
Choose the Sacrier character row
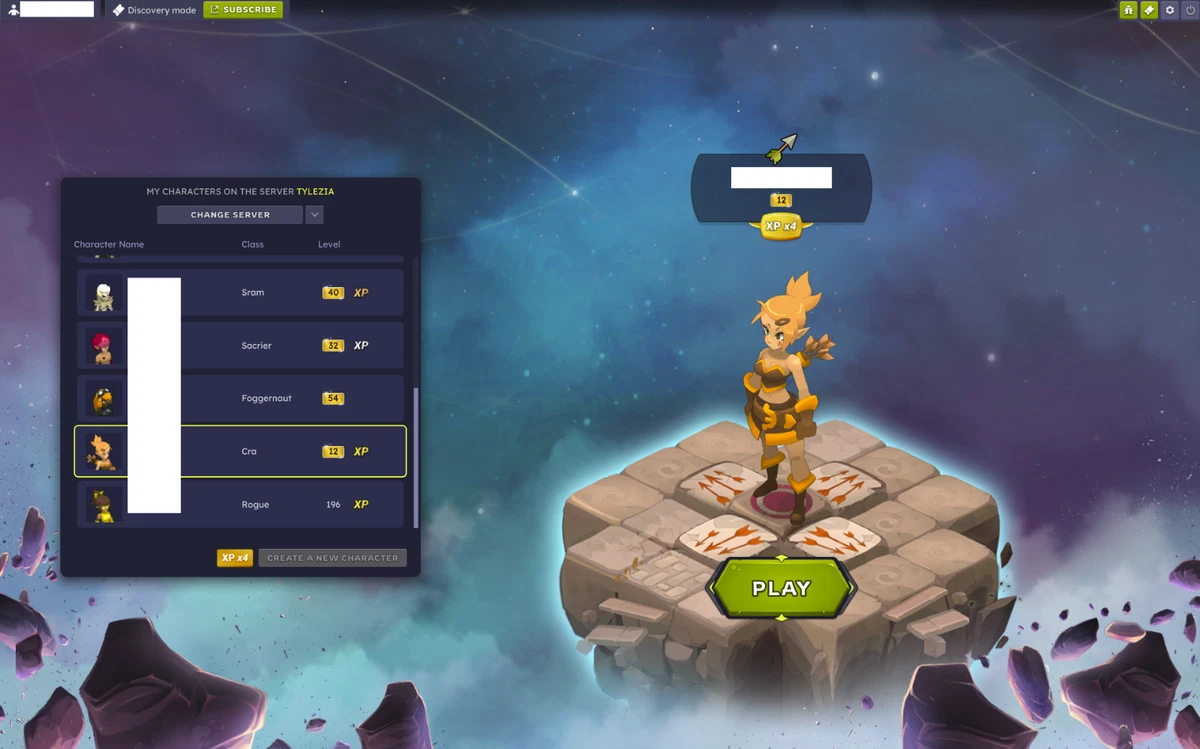pos(240,346)
